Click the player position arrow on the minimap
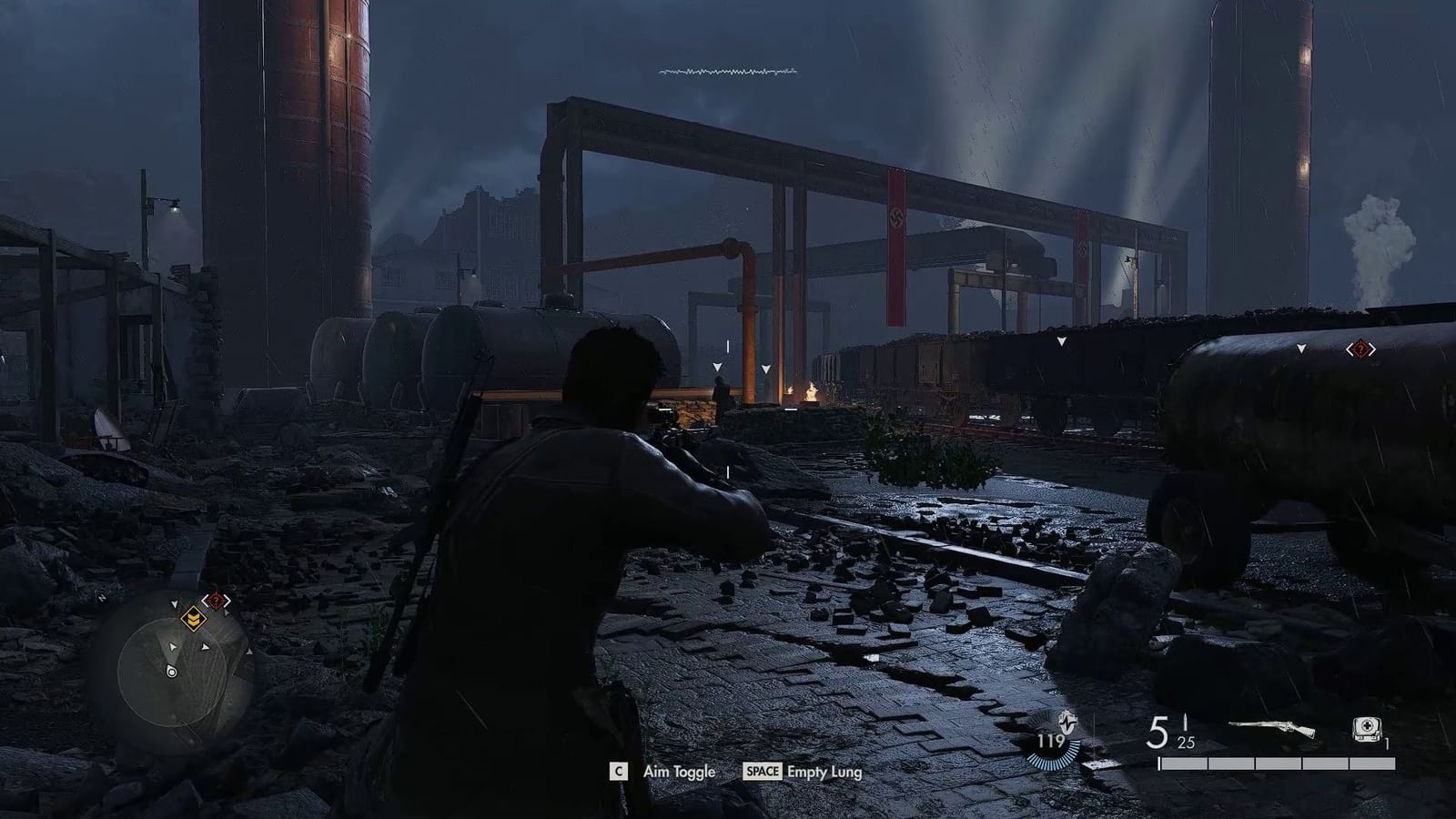1456x819 pixels. point(172,671)
